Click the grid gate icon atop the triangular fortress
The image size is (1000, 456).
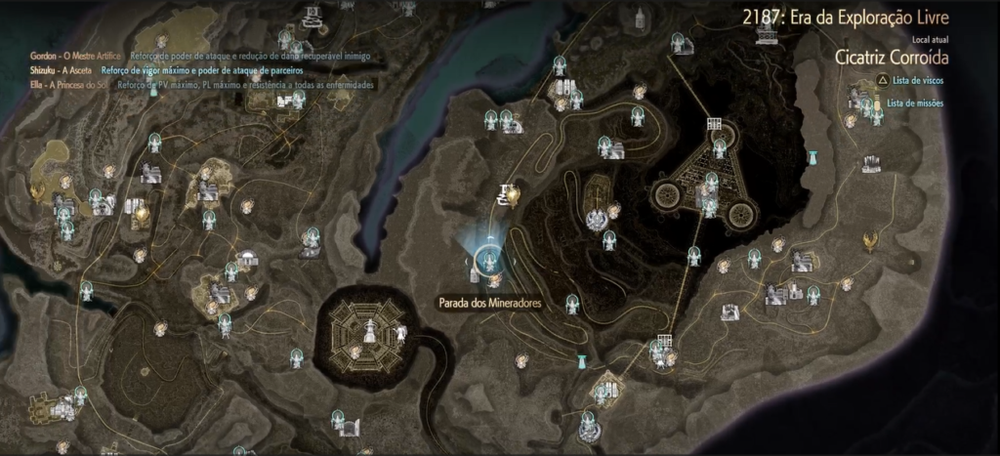tap(714, 123)
